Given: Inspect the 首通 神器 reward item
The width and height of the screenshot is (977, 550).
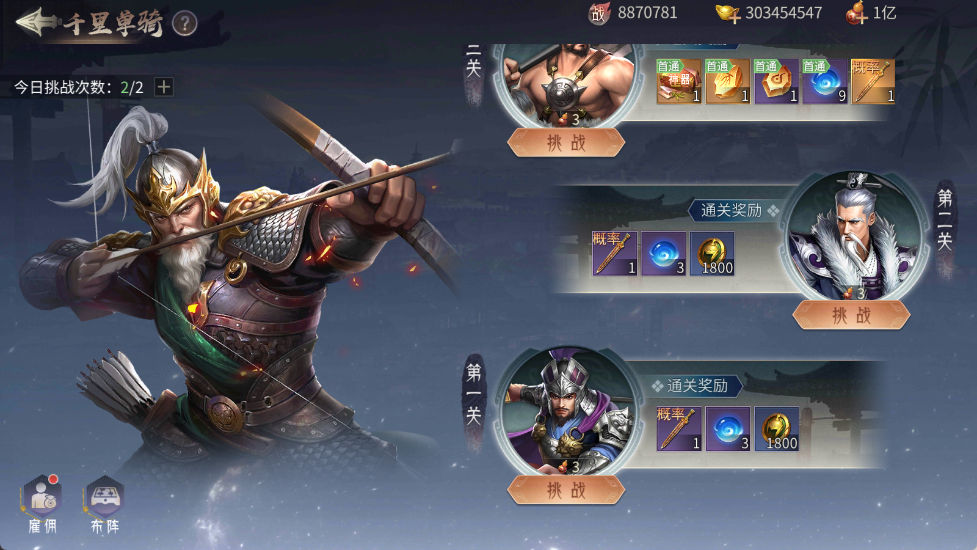Looking at the screenshot, I should click(x=678, y=81).
